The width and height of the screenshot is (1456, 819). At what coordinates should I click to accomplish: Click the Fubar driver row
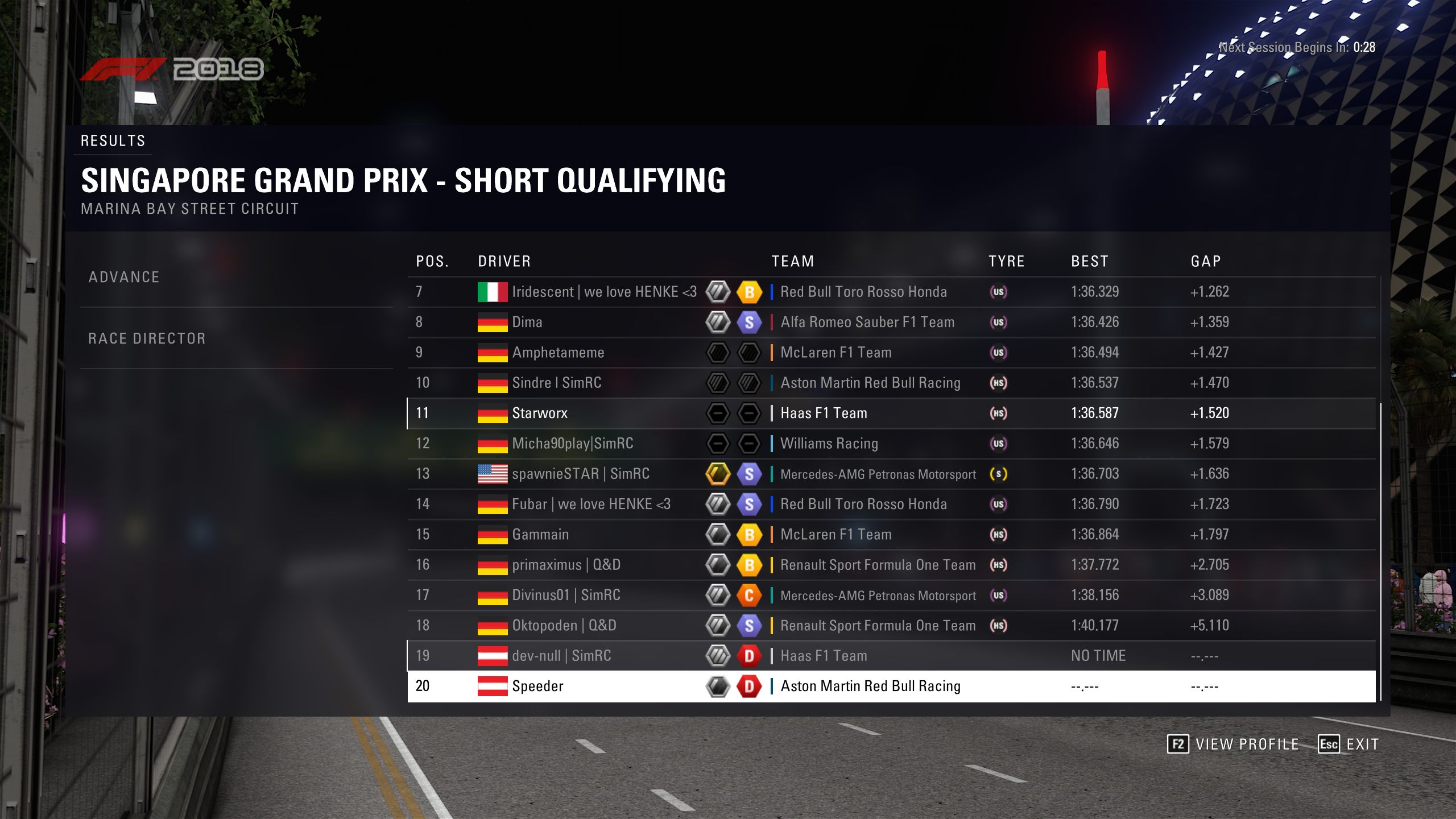pos(591,504)
